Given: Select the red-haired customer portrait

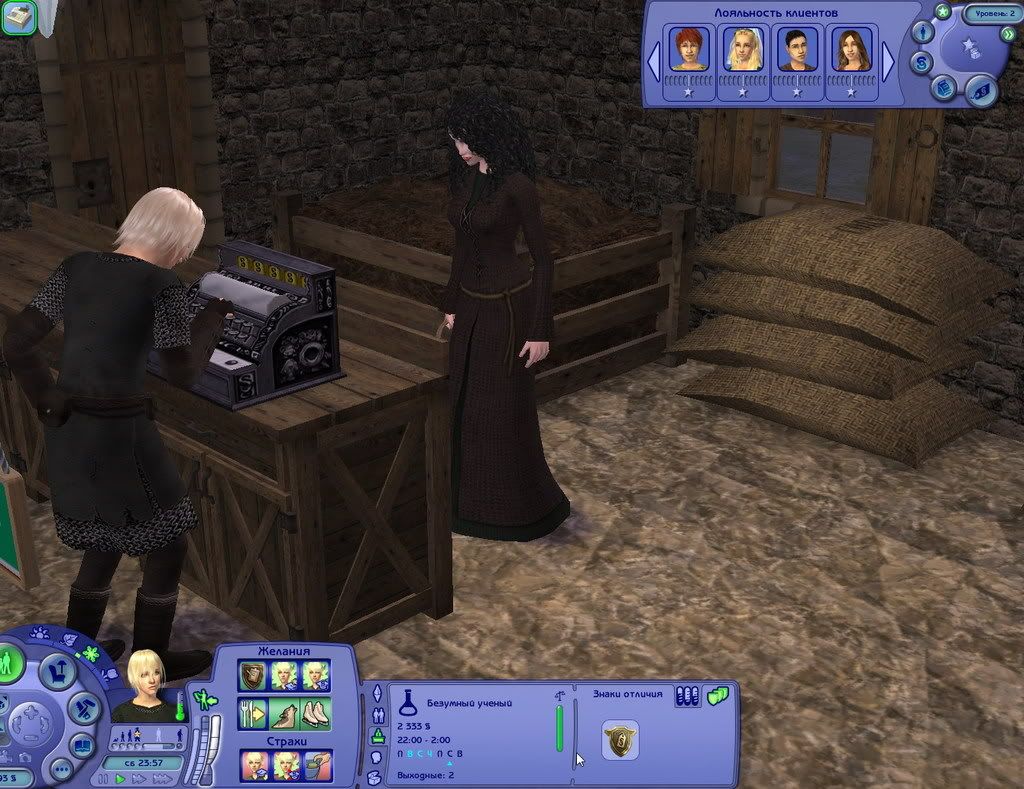Looking at the screenshot, I should [x=689, y=49].
